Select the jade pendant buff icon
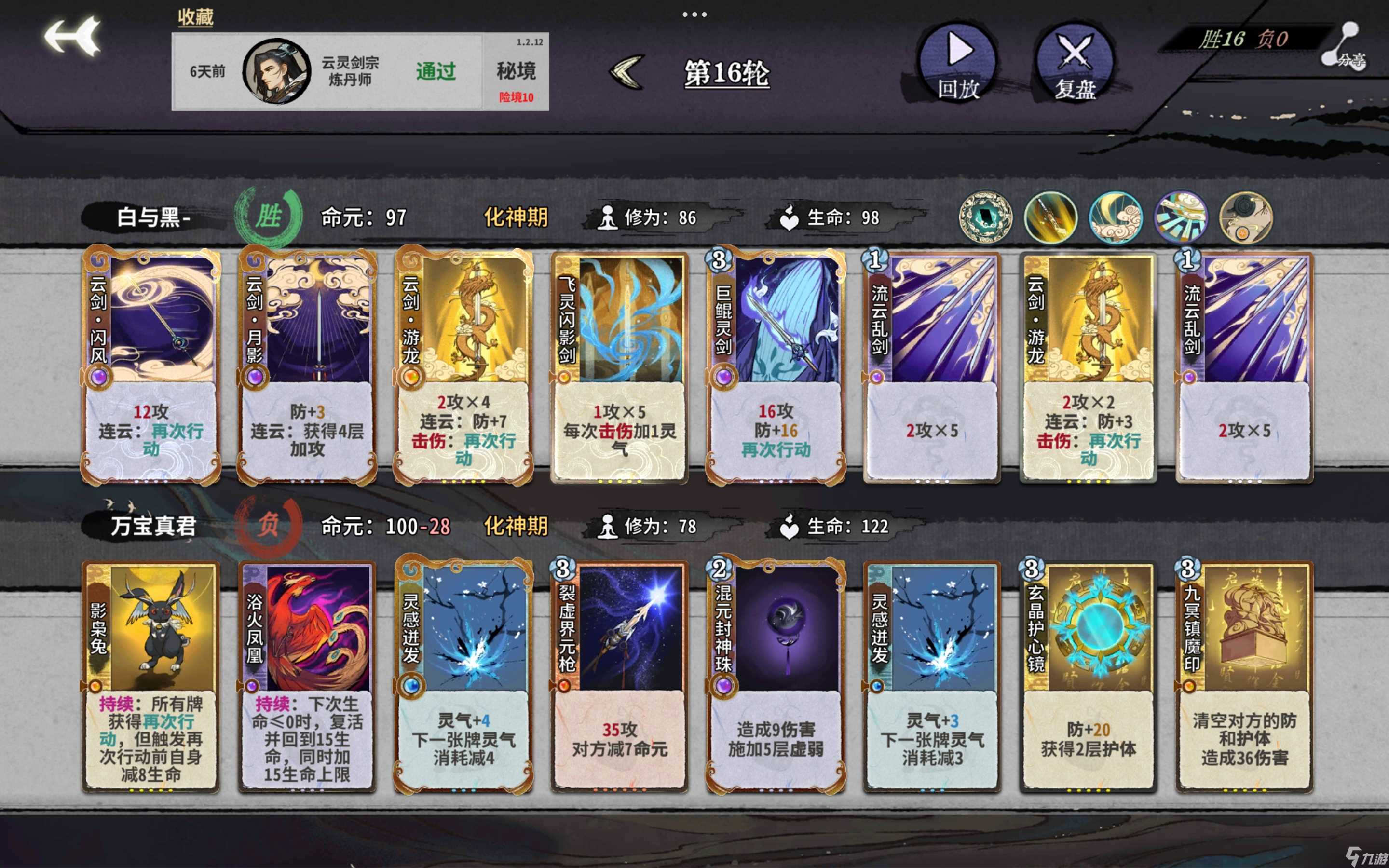Image resolution: width=1389 pixels, height=868 pixels. point(987,217)
